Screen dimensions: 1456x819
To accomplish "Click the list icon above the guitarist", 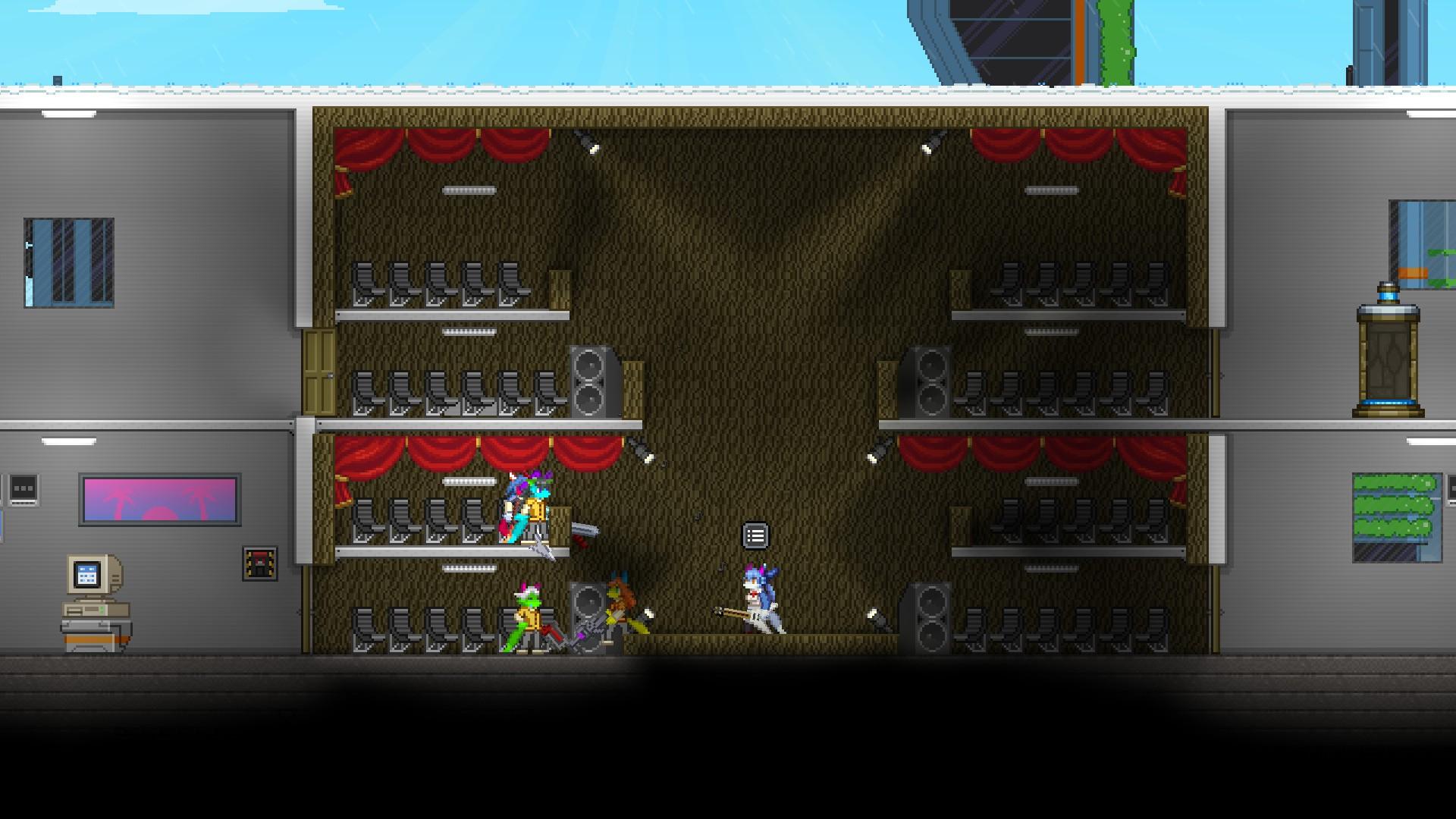I will click(x=755, y=536).
